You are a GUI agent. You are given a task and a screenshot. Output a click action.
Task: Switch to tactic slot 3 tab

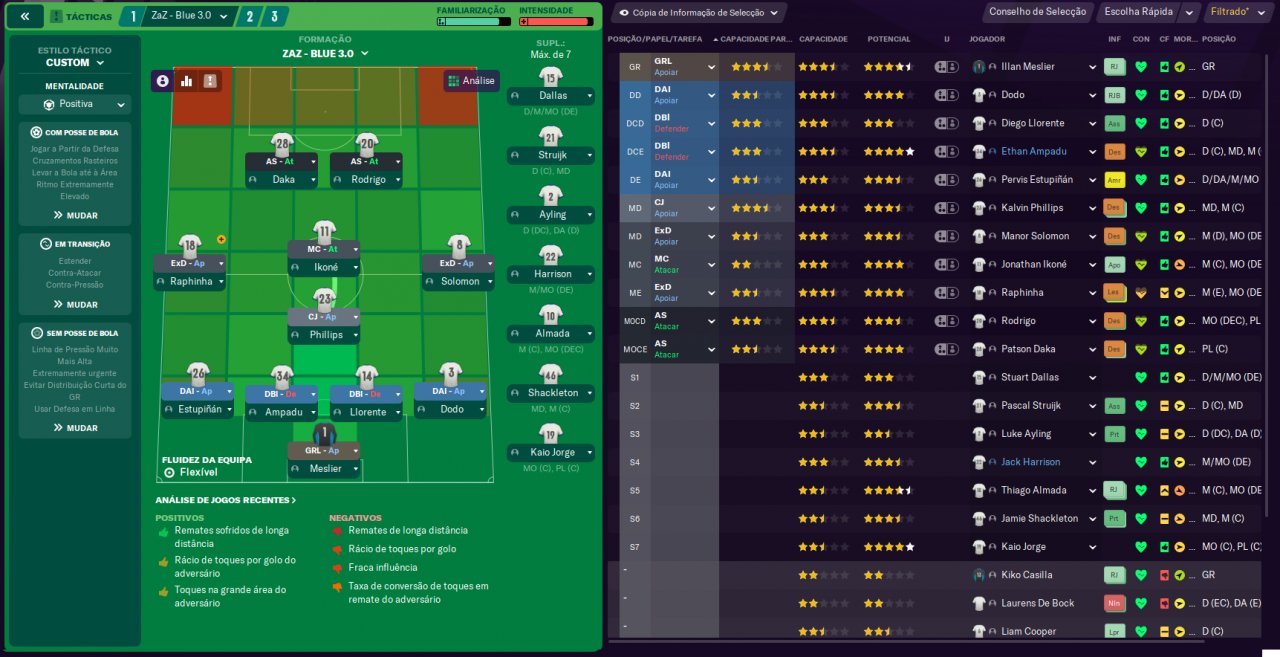(x=274, y=16)
